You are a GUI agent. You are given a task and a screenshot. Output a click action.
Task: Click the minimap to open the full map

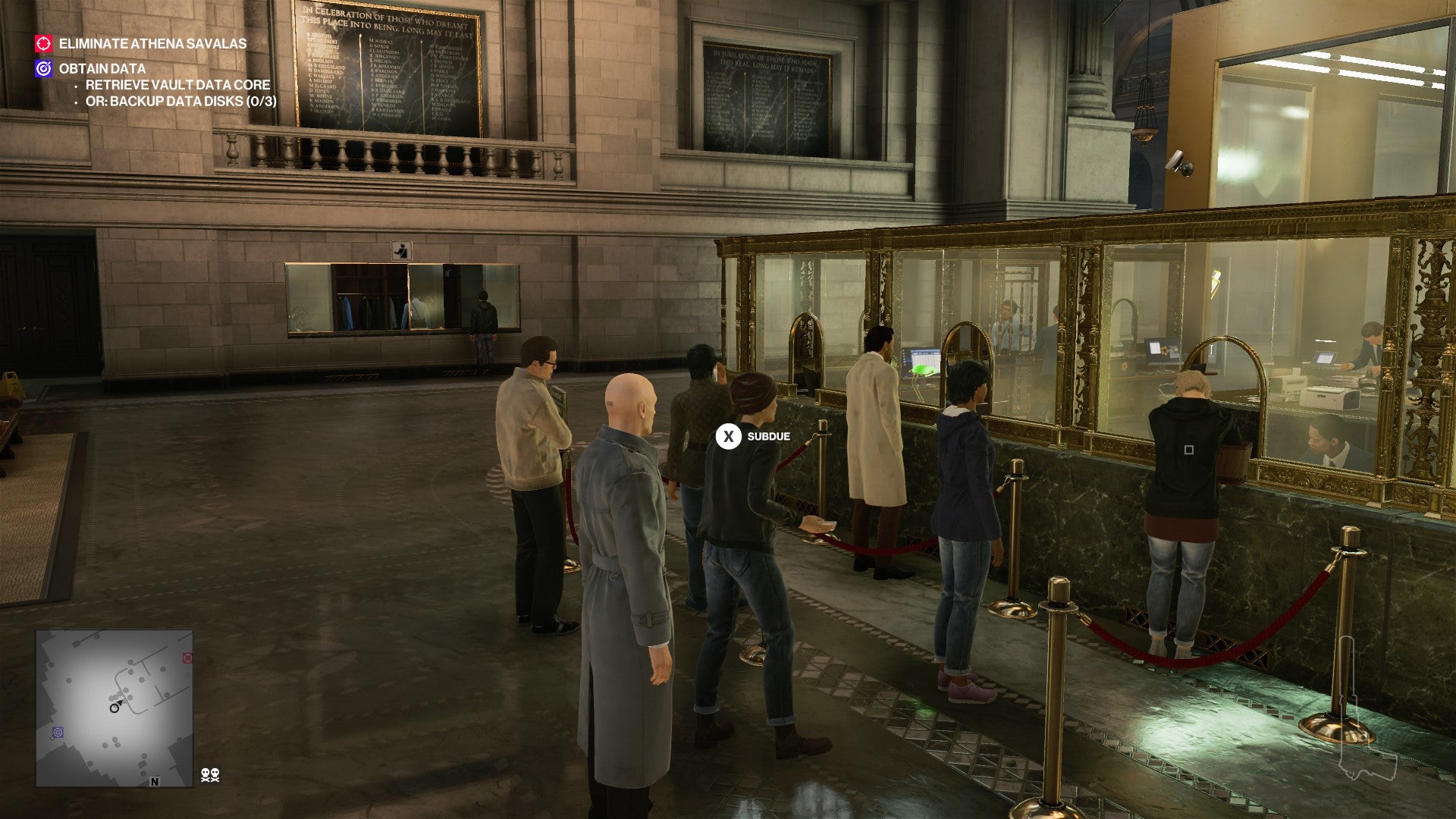point(114,705)
